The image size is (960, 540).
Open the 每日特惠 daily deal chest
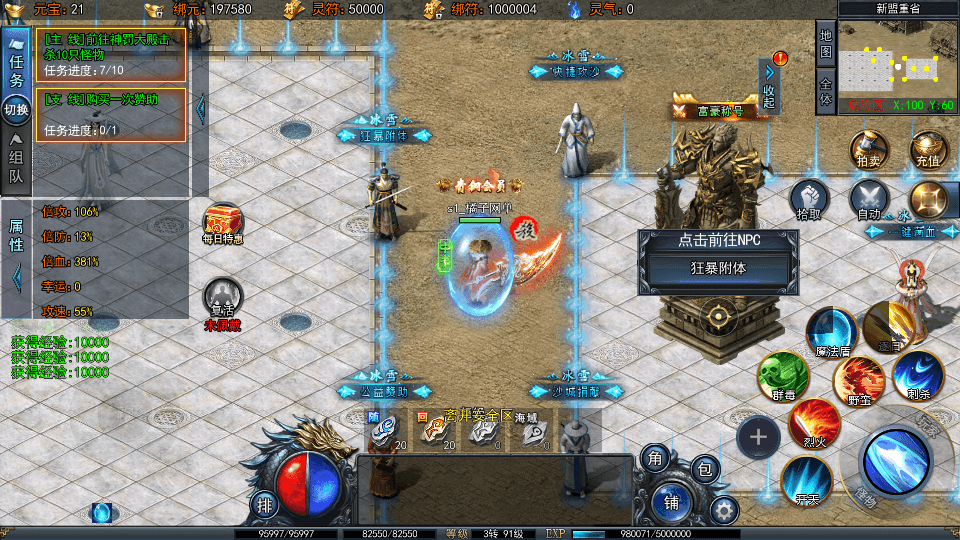pos(222,222)
